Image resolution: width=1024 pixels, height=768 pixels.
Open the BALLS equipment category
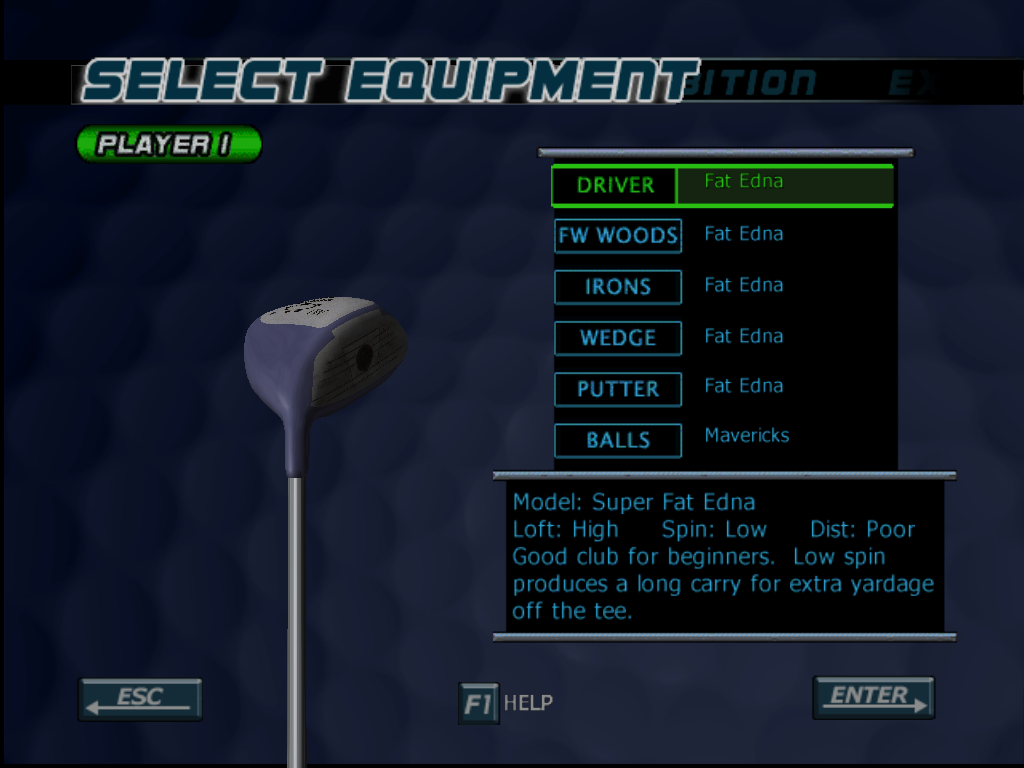[618, 440]
